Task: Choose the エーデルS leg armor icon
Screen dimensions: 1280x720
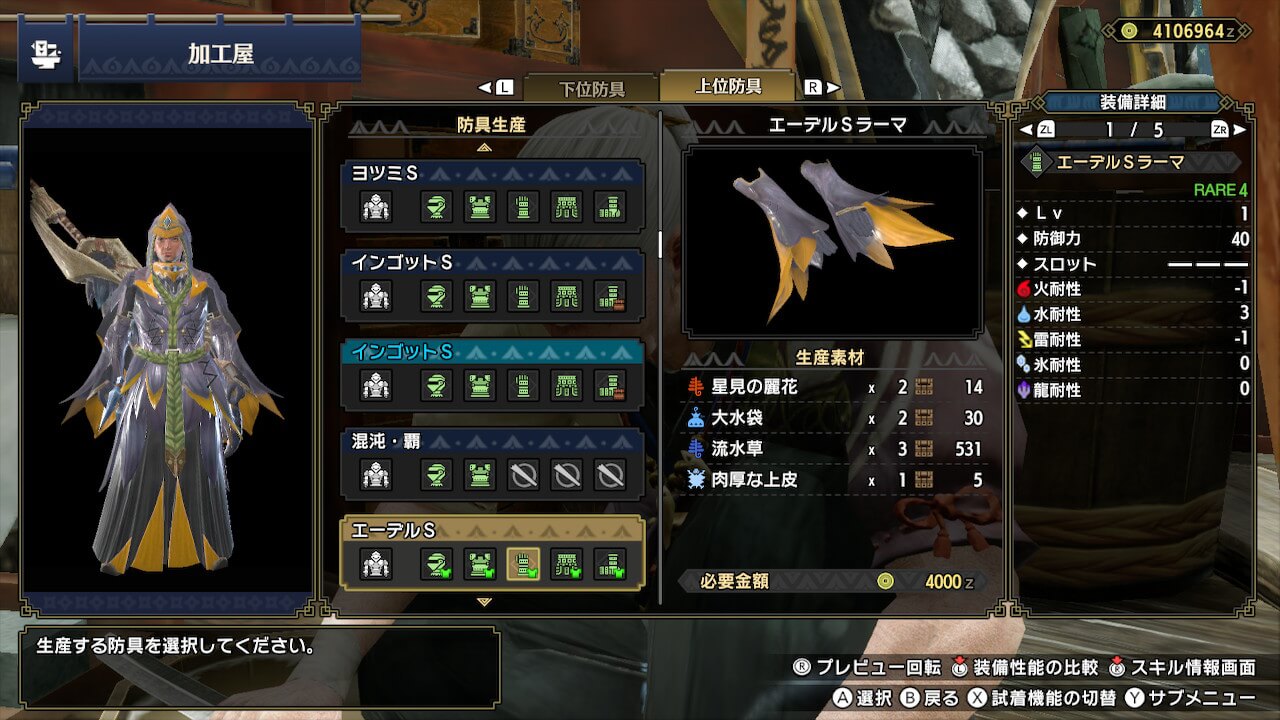Action: (x=610, y=564)
